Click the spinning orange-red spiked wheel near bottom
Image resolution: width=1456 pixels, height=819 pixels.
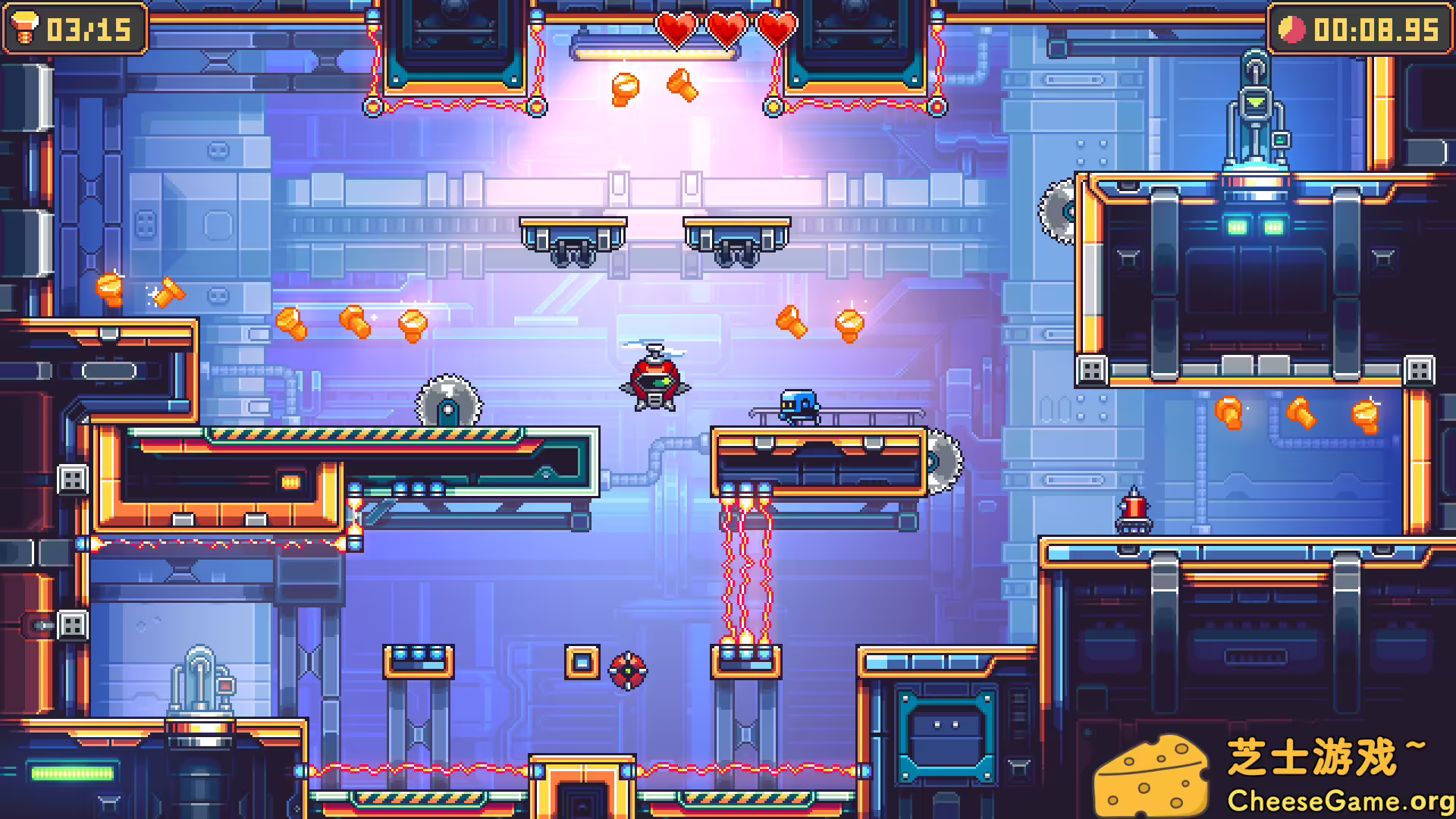626,670
